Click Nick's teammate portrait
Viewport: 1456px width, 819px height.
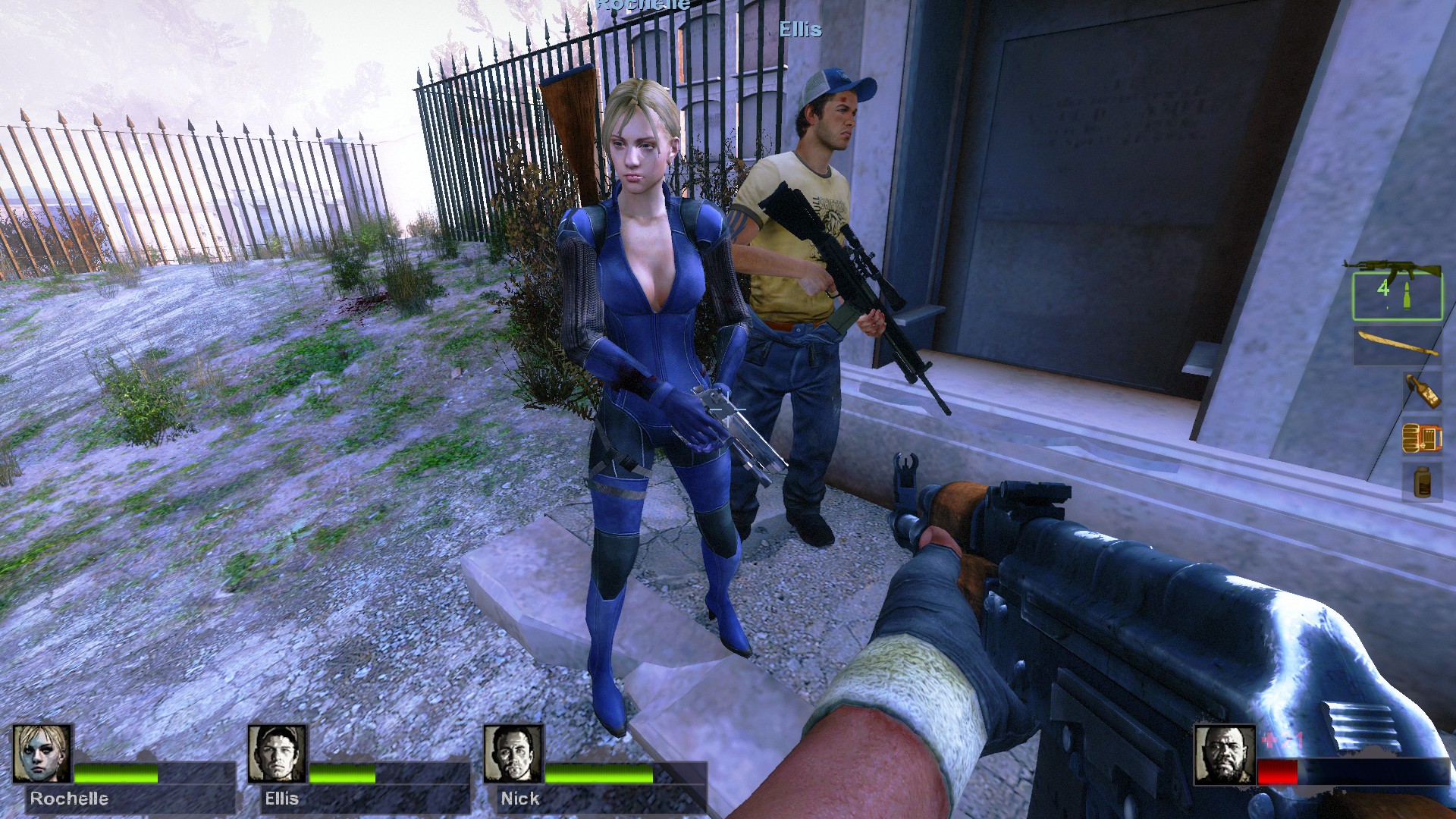[x=513, y=754]
